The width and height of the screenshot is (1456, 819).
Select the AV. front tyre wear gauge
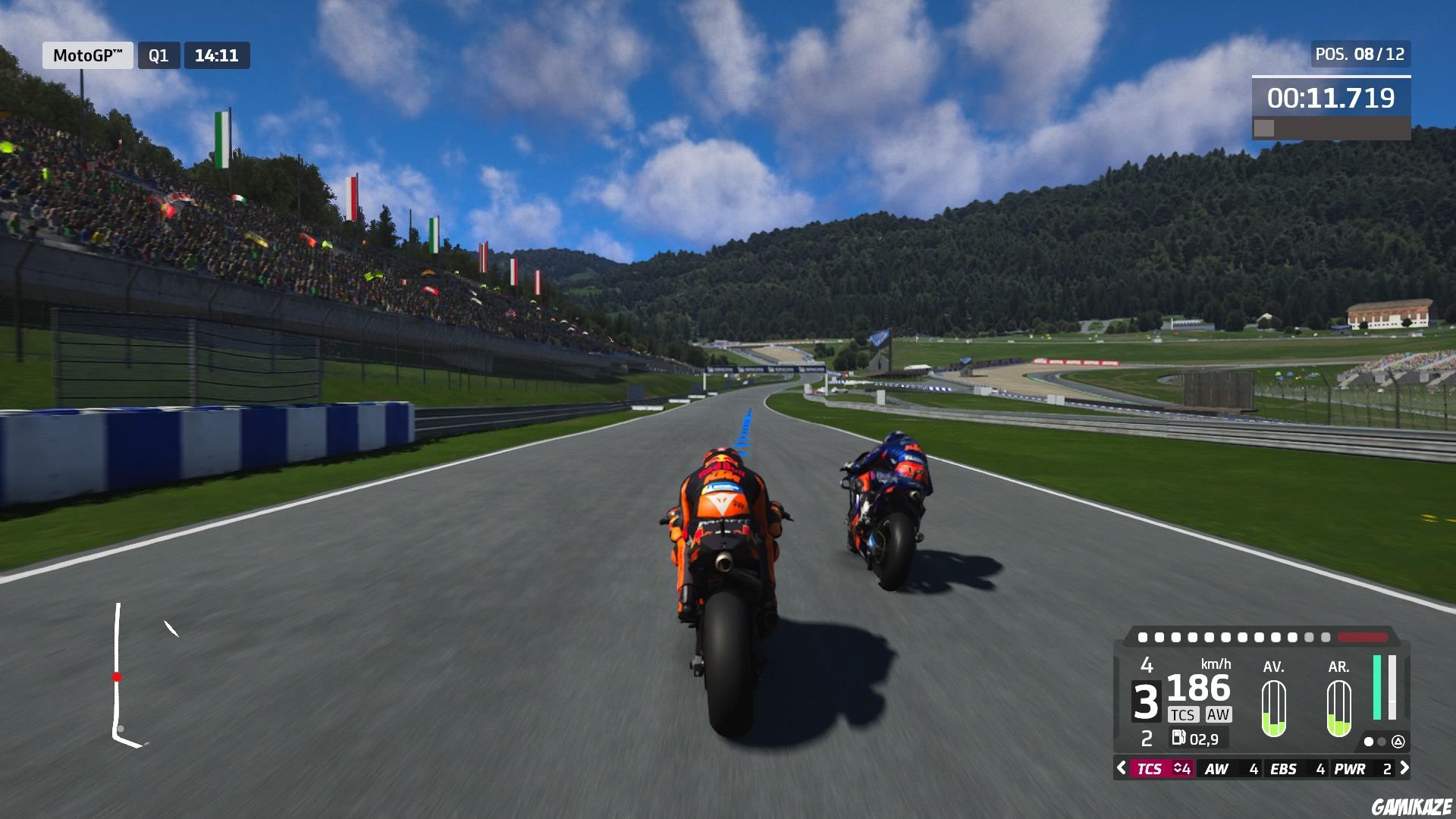(x=1274, y=707)
